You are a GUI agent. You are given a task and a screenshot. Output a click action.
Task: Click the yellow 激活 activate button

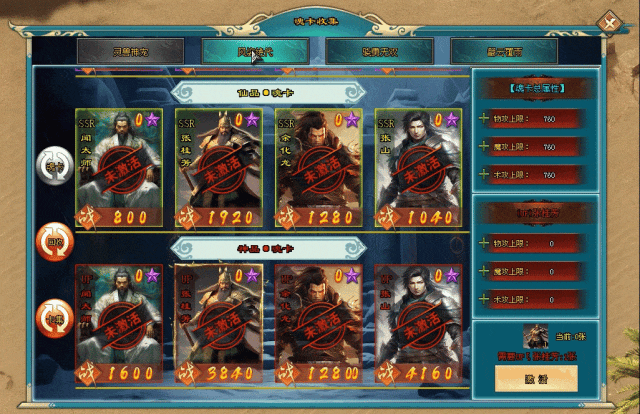[x=536, y=378]
